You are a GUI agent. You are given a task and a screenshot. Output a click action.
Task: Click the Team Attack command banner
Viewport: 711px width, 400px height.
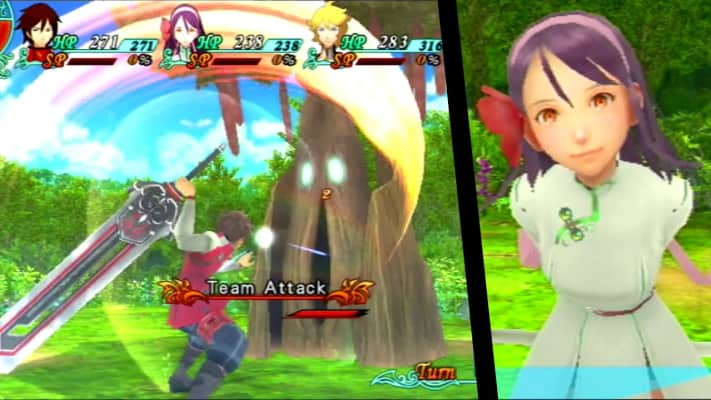(266, 289)
